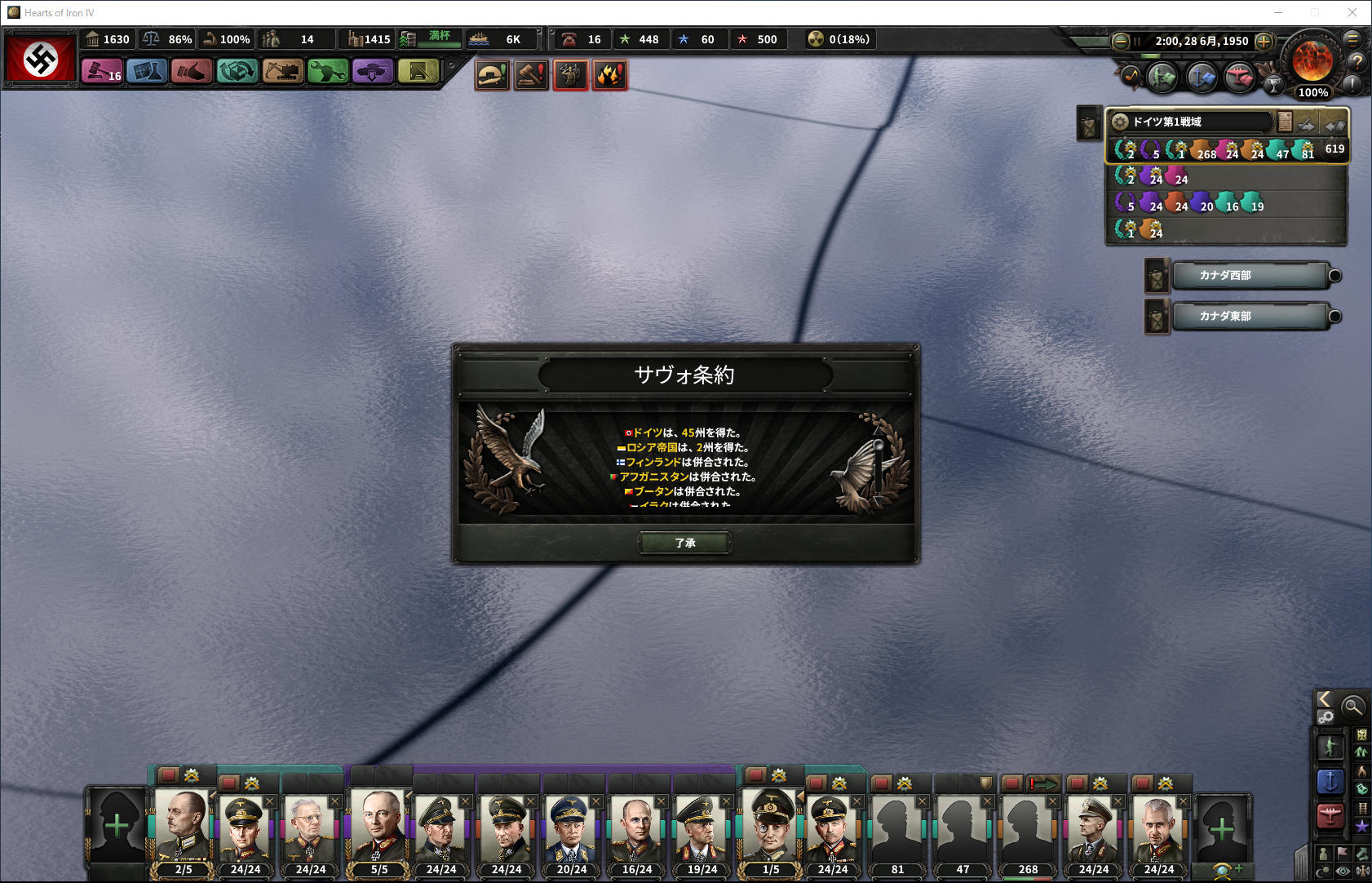This screenshot has width=1372, height=883.
Task: Select the ドイツ第1戦域 theater header
Action: [x=1191, y=122]
